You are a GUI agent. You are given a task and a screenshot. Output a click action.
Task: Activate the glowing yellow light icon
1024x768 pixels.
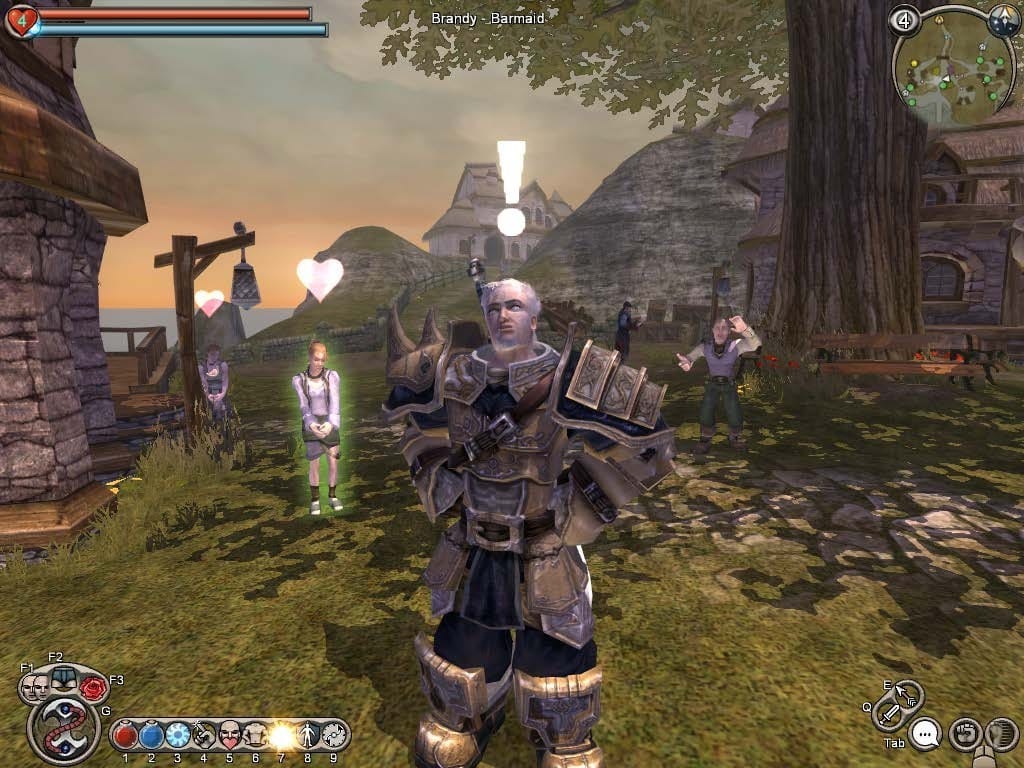coord(282,736)
